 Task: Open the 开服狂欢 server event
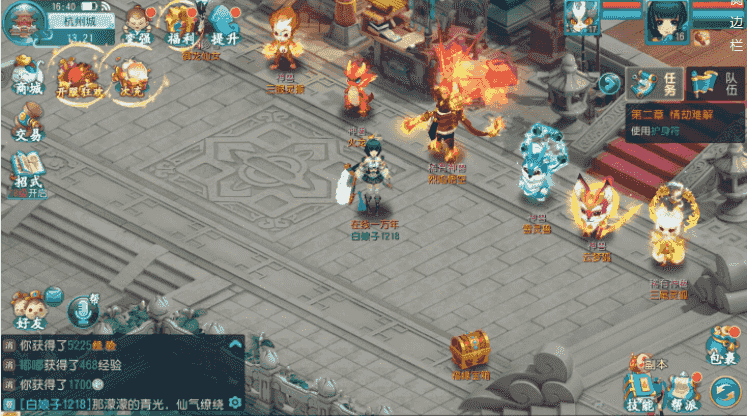pos(78,77)
